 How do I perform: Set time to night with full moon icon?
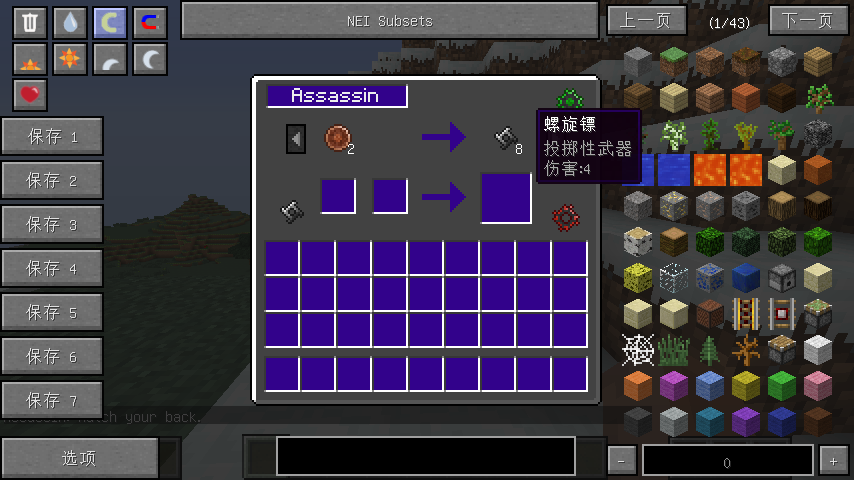tap(150, 60)
